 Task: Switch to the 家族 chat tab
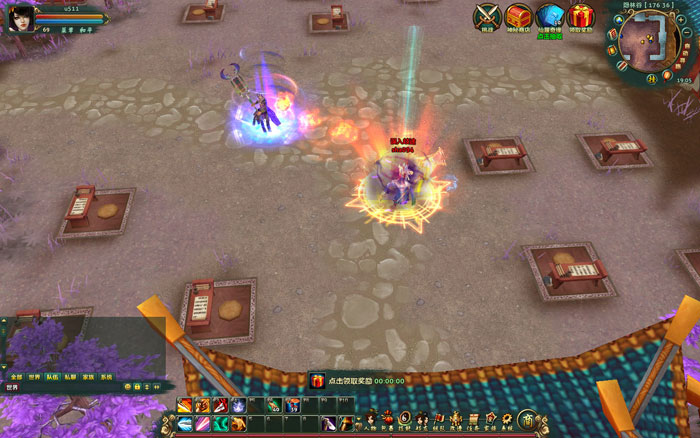[88, 377]
